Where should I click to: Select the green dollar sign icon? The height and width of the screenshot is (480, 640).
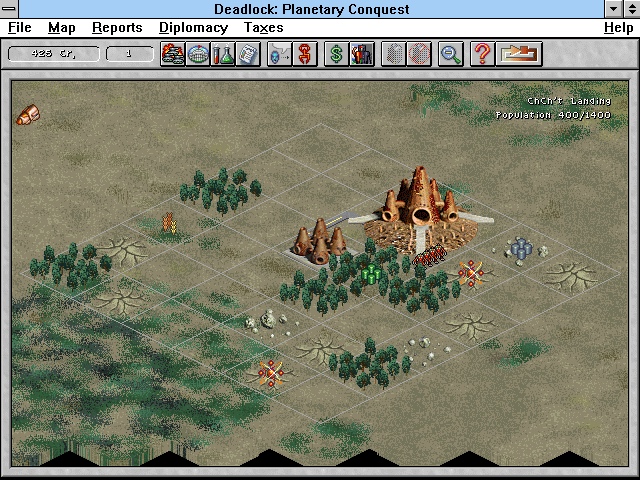pyautogui.click(x=336, y=53)
